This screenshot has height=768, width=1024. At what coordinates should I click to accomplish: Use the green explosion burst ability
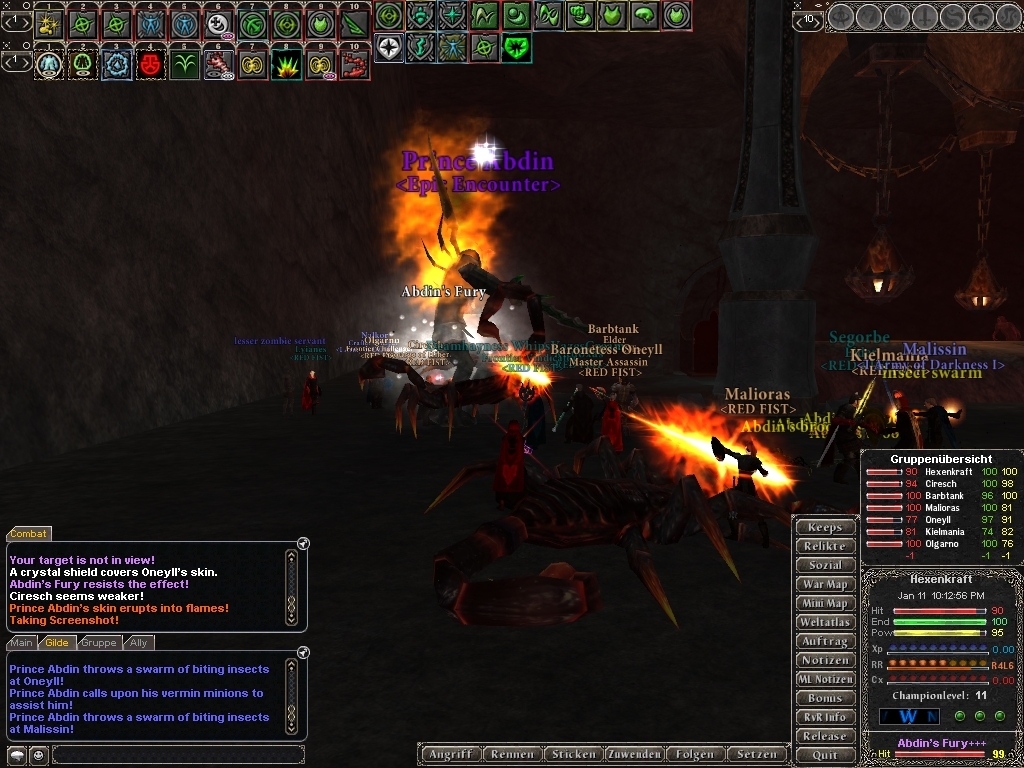pos(286,65)
